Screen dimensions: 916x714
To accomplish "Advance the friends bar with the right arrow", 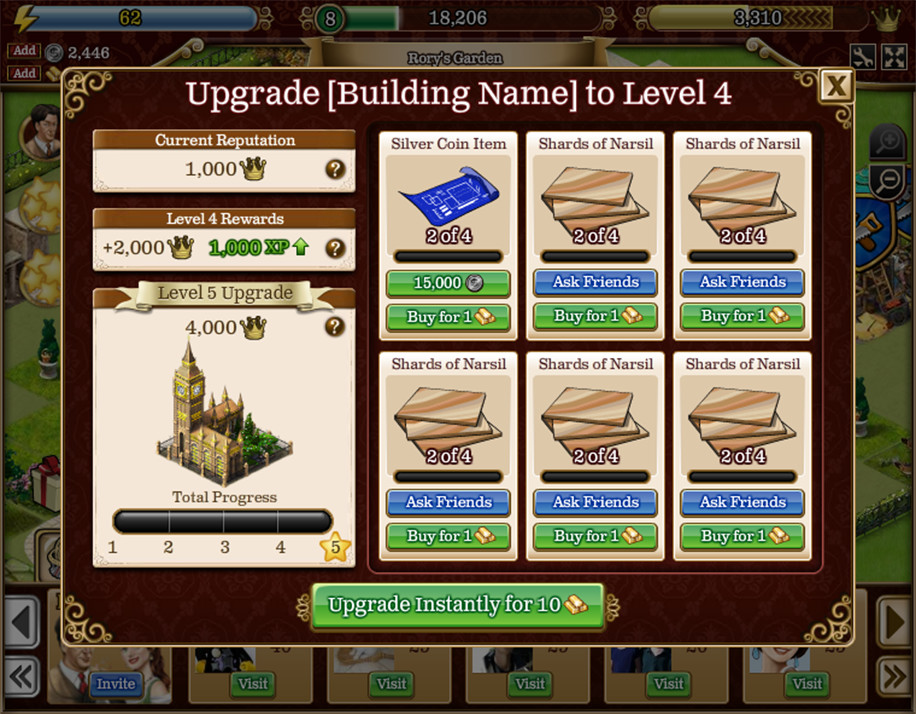I will [x=893, y=623].
